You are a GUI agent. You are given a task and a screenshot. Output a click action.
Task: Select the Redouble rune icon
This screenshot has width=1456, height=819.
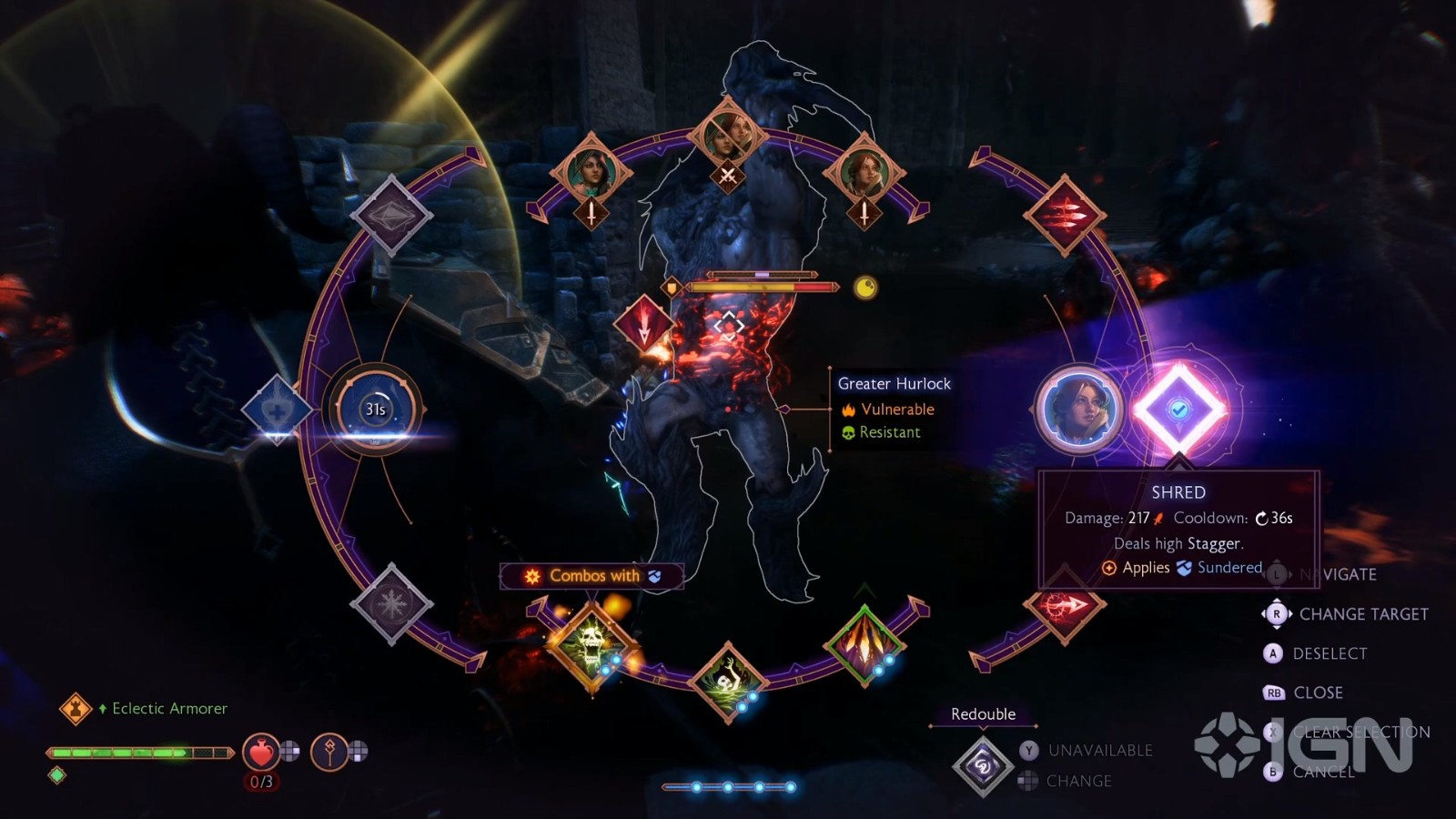point(983,766)
